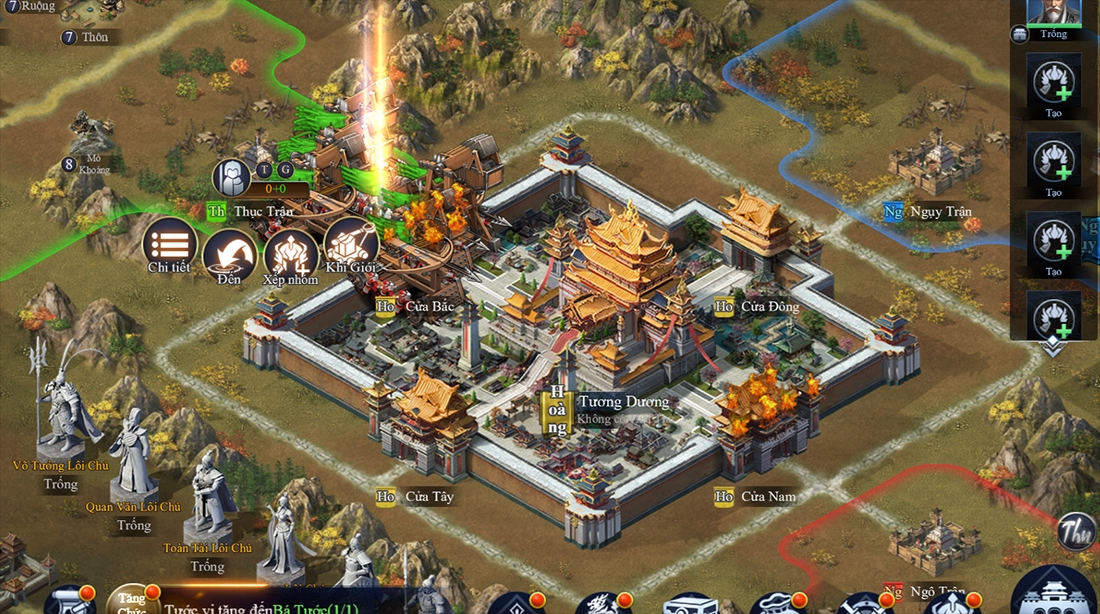This screenshot has width=1100, height=614.
Task: Open the cannon icon in bottom bar
Action: point(68,602)
